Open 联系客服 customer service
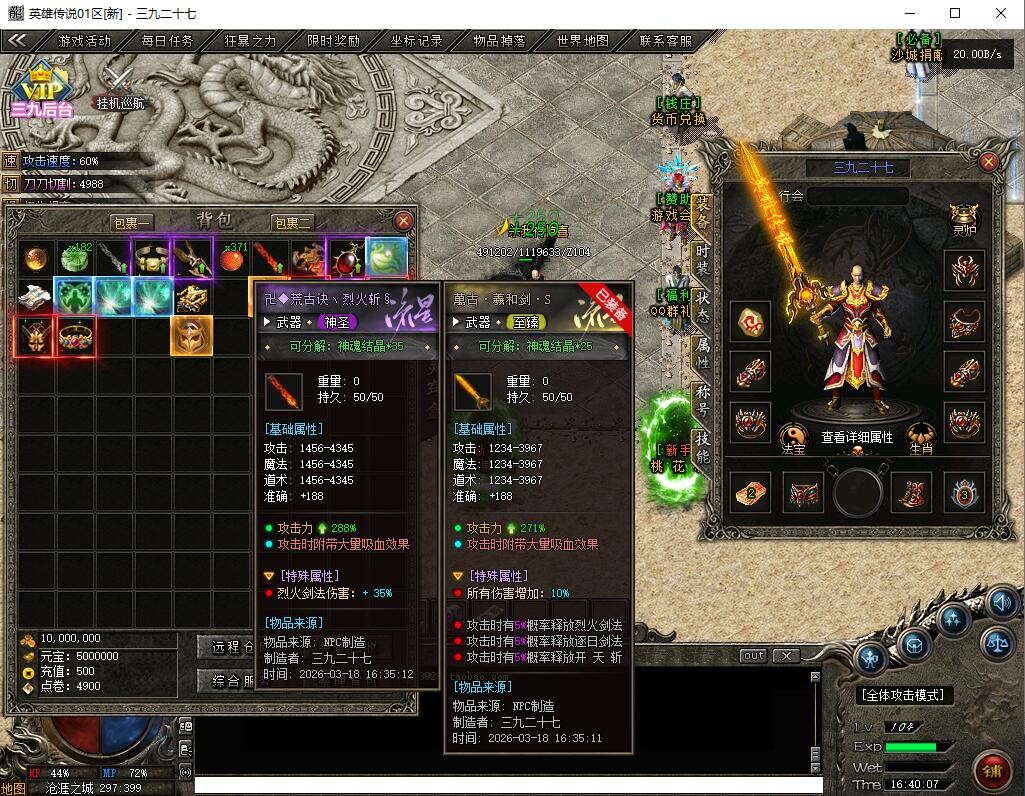The width and height of the screenshot is (1025, 796). tap(665, 41)
